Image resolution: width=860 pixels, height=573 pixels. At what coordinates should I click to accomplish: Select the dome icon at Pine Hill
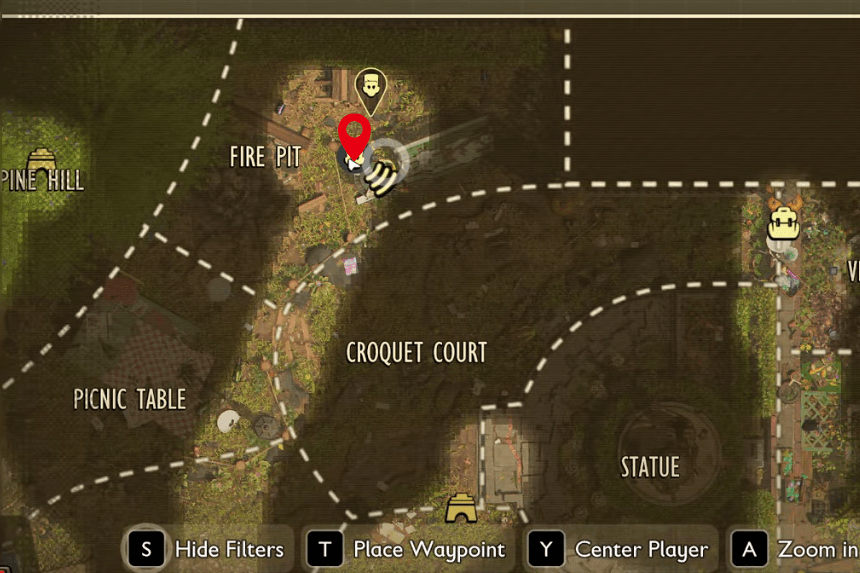[41, 160]
